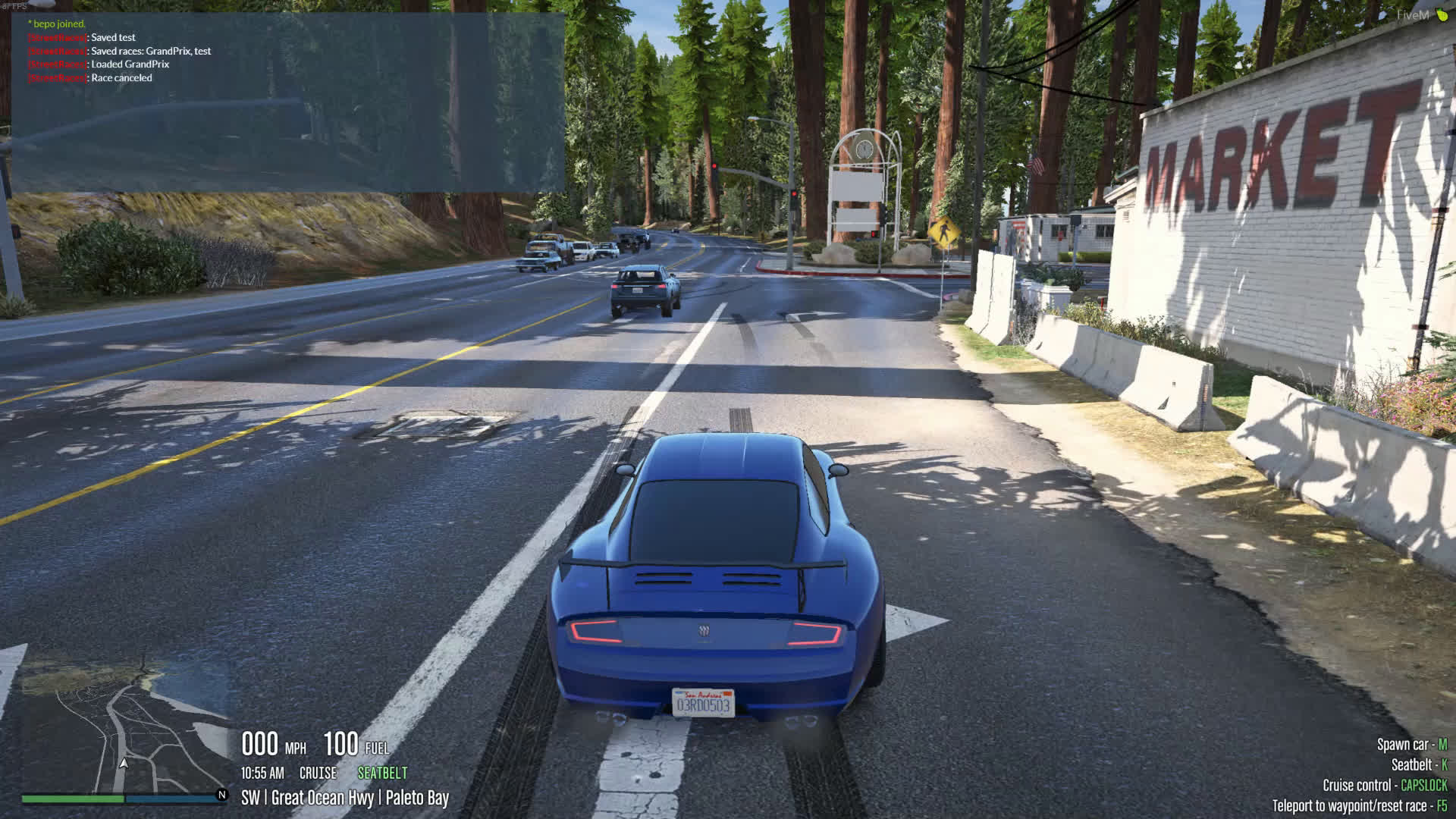Click the minimap in the corner

[x=125, y=726]
